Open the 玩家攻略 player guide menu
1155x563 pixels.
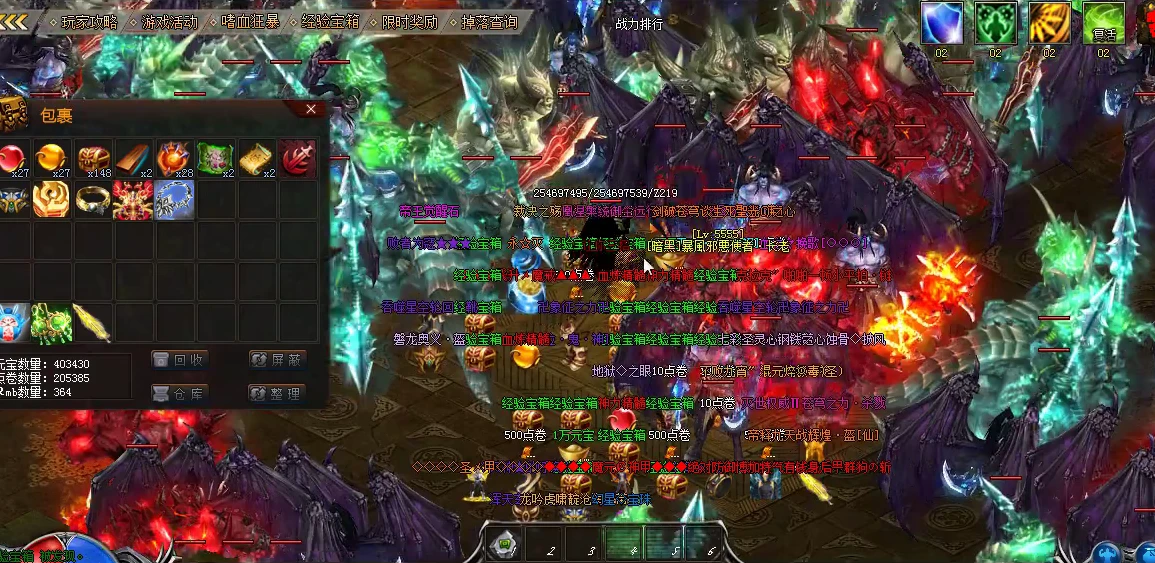pyautogui.click(x=89, y=21)
